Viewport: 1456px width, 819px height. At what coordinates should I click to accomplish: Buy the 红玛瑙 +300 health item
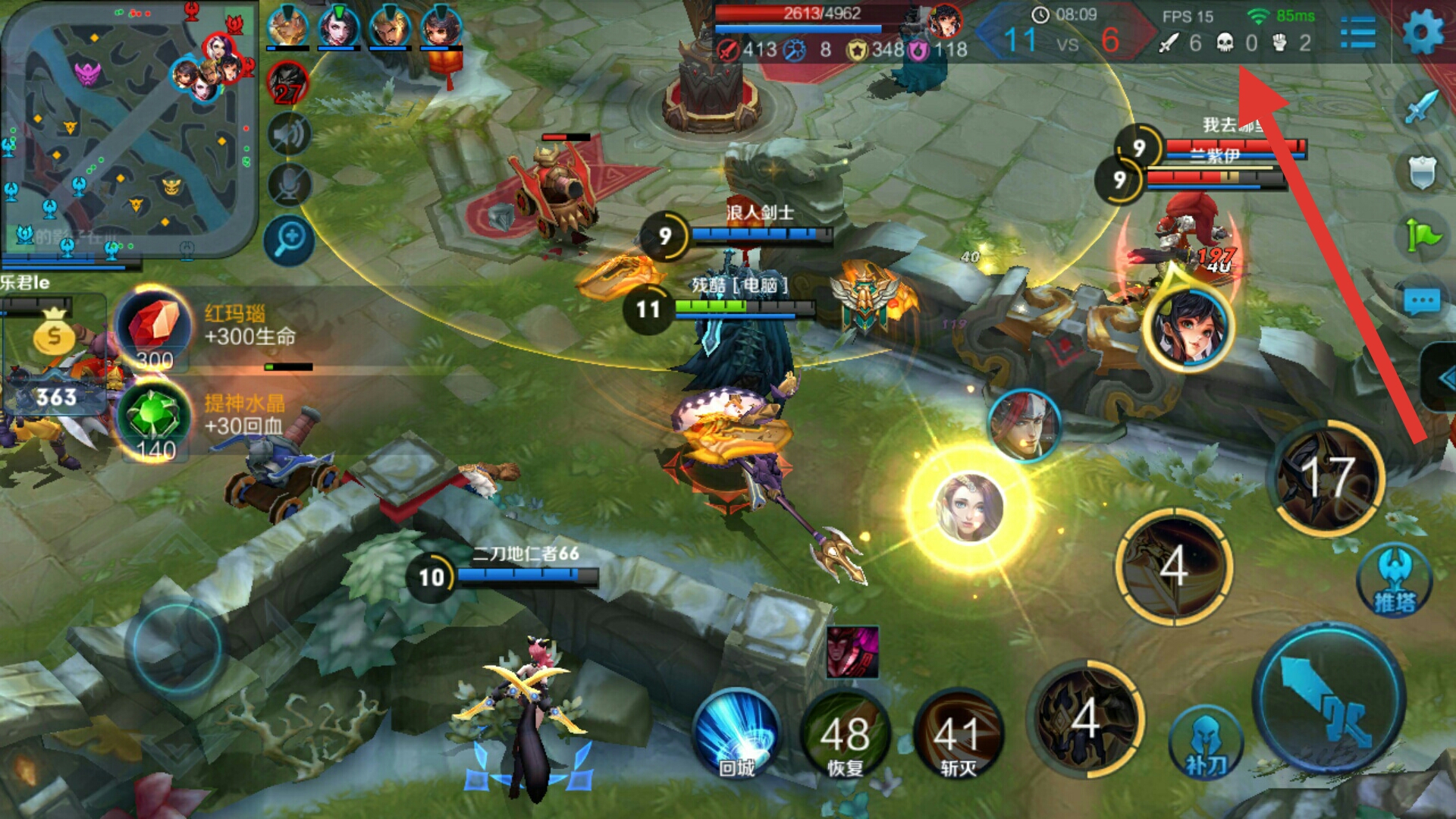pyautogui.click(x=153, y=328)
